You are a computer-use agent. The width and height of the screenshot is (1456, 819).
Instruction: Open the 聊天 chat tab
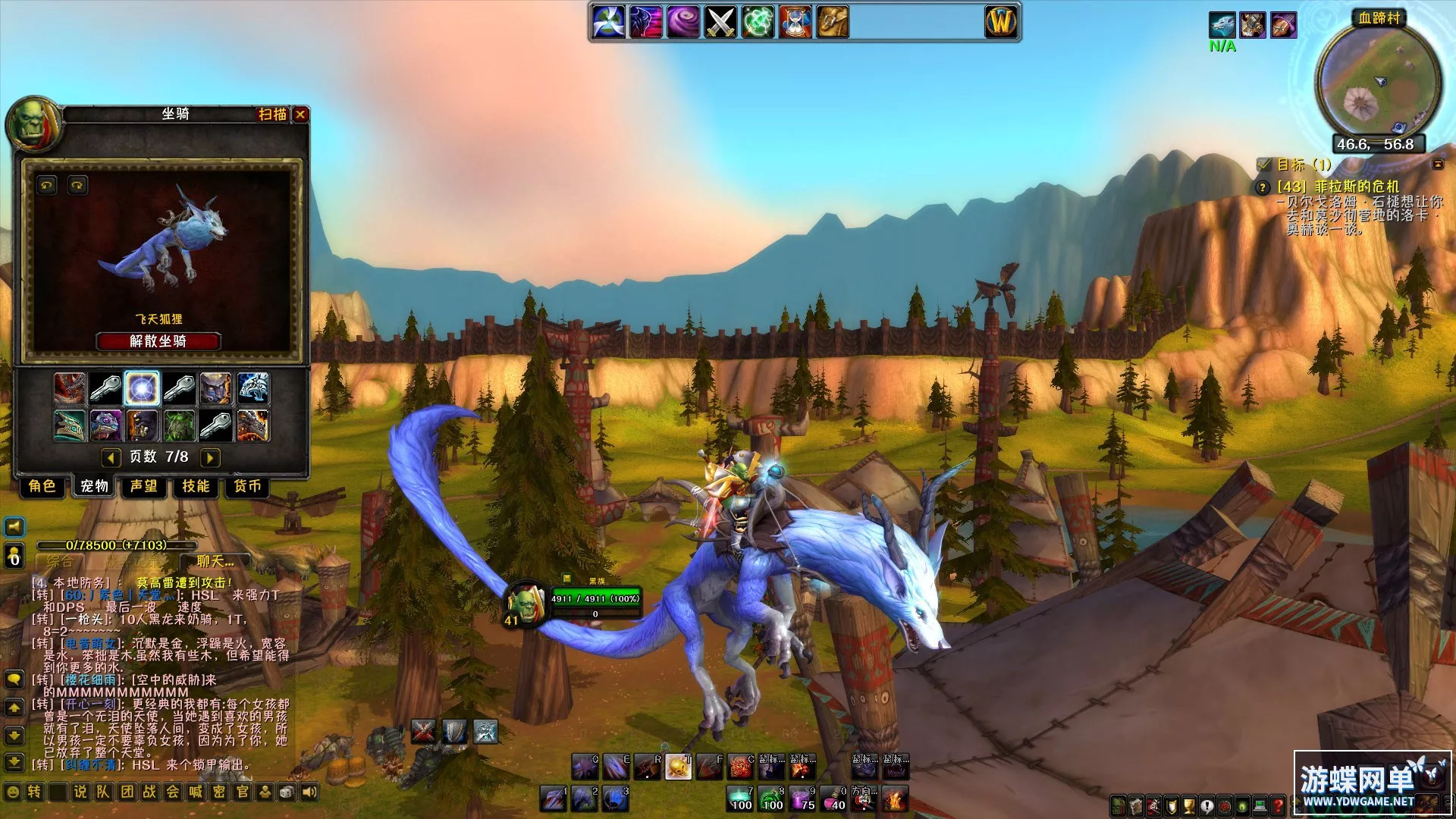(x=215, y=562)
